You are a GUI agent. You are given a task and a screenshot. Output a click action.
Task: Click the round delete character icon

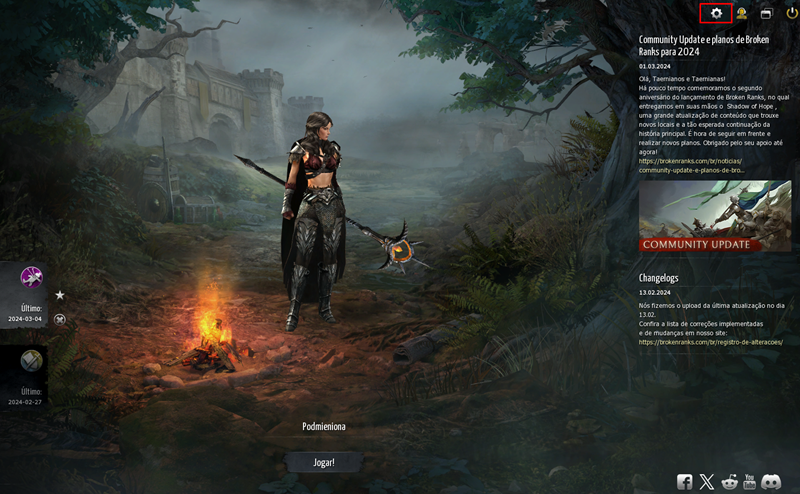click(x=60, y=319)
